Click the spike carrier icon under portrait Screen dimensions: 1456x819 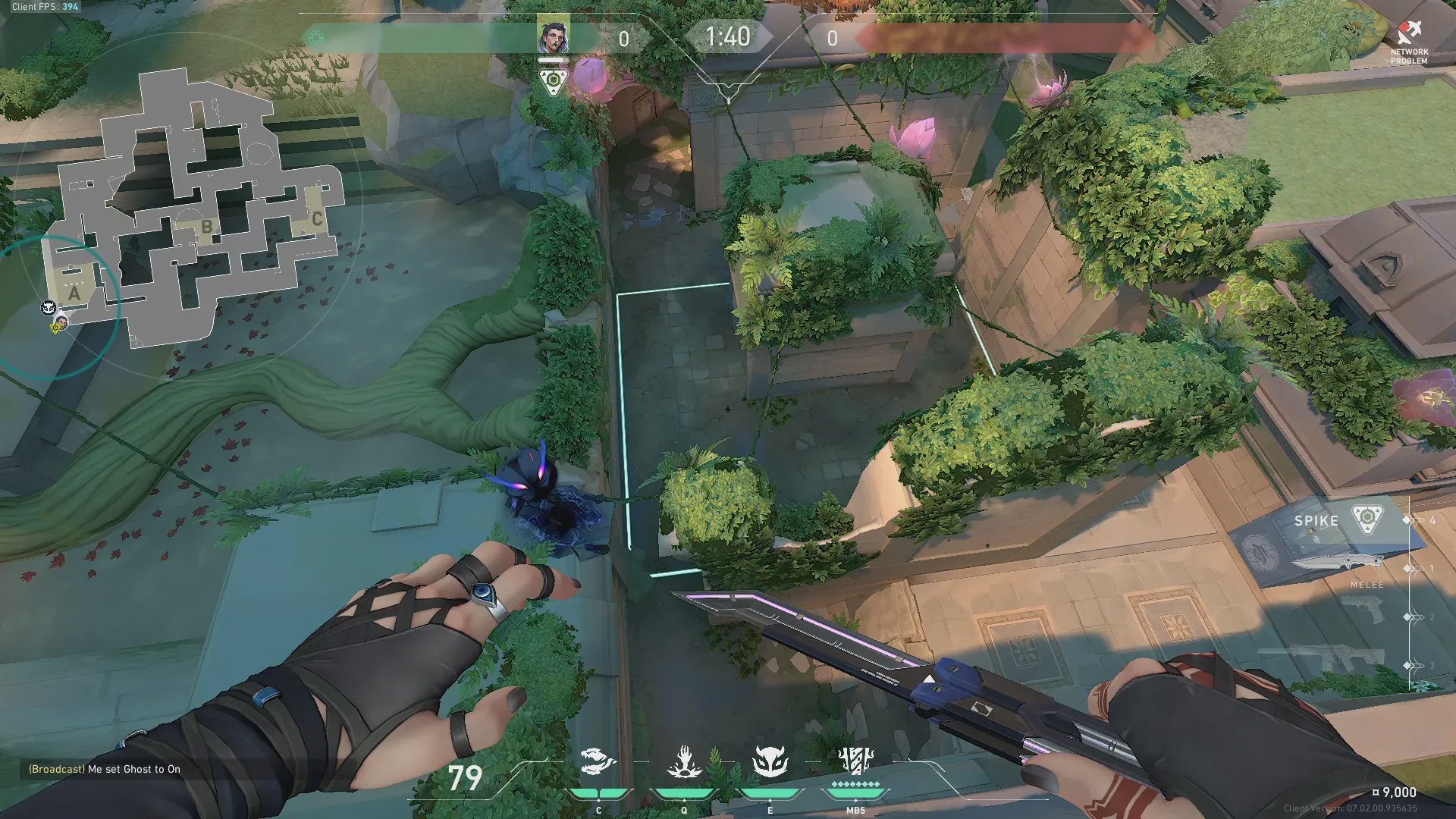[553, 80]
